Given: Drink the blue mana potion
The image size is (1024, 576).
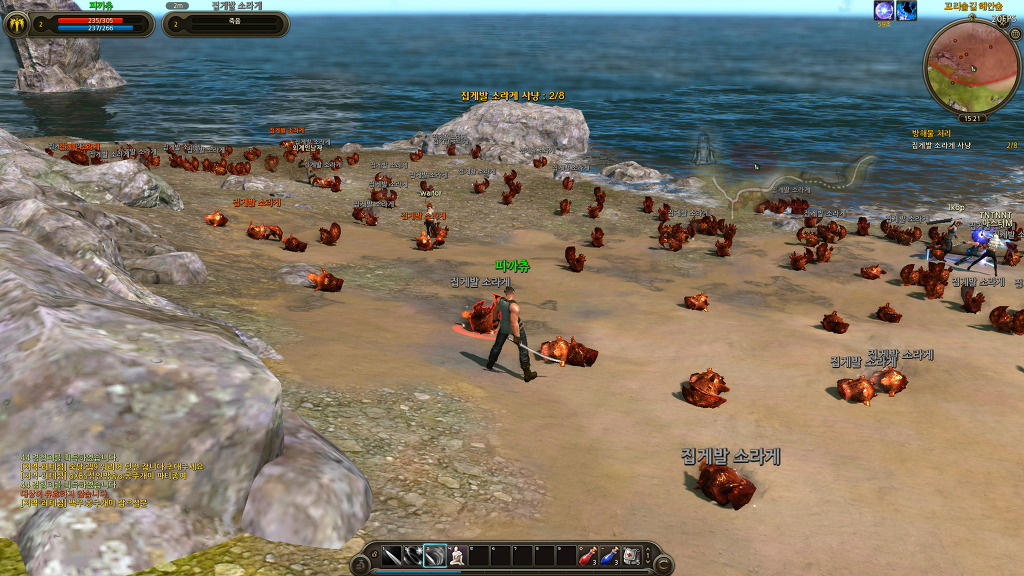Looking at the screenshot, I should point(610,556).
